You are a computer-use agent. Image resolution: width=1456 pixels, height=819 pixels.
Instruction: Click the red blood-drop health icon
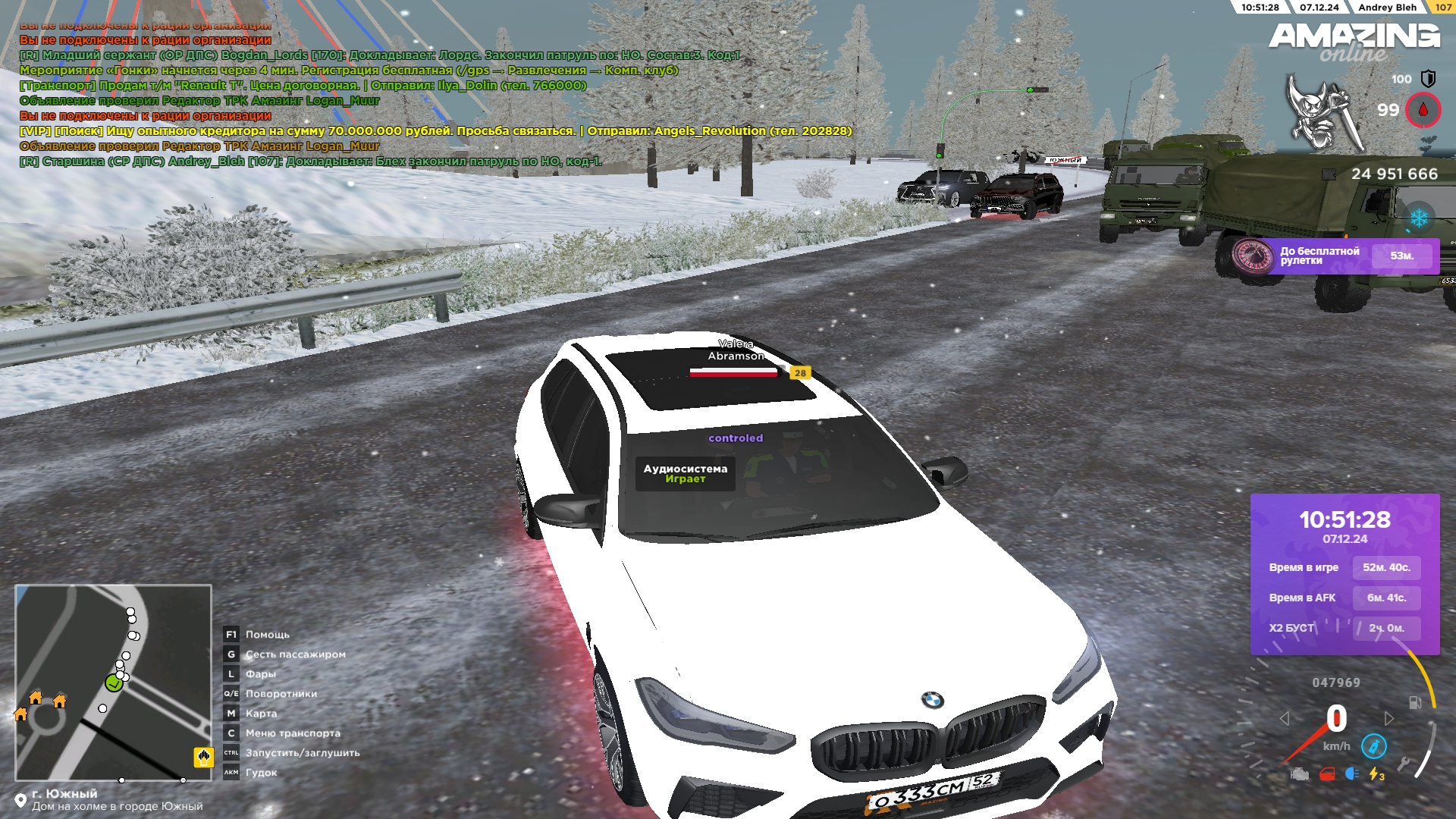coord(1423,110)
